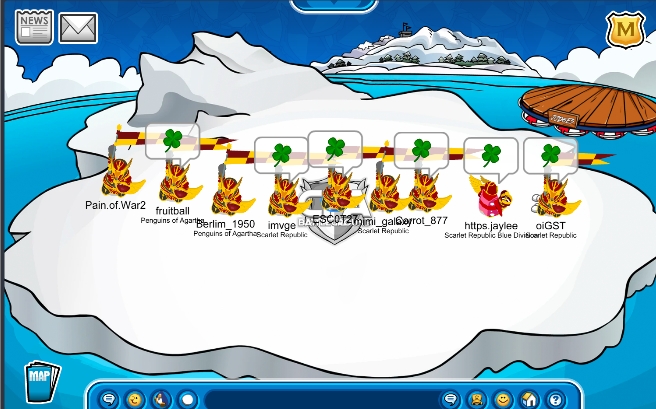The image size is (656, 409).
Task: Open your player card smiley button
Action: click(x=503, y=399)
